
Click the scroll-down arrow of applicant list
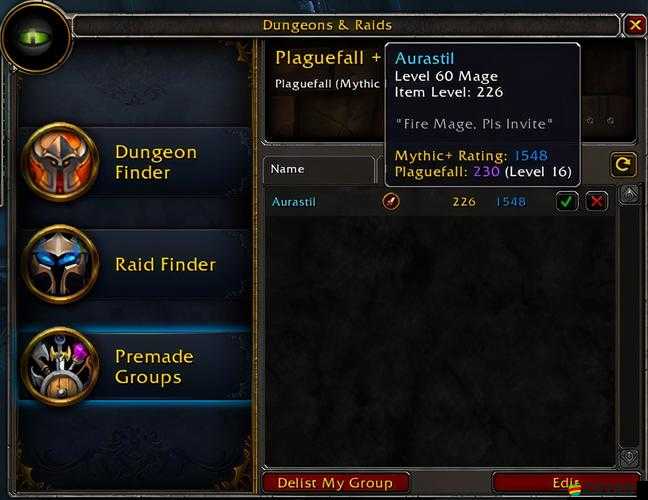coord(629,457)
